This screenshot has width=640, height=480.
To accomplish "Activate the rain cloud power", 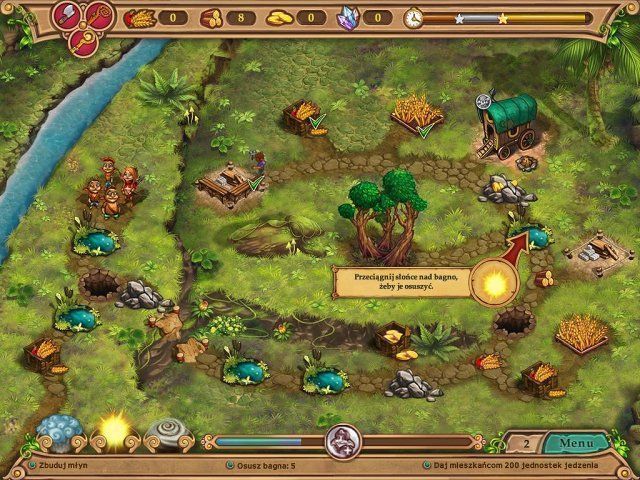I will pyautogui.click(x=58, y=432).
